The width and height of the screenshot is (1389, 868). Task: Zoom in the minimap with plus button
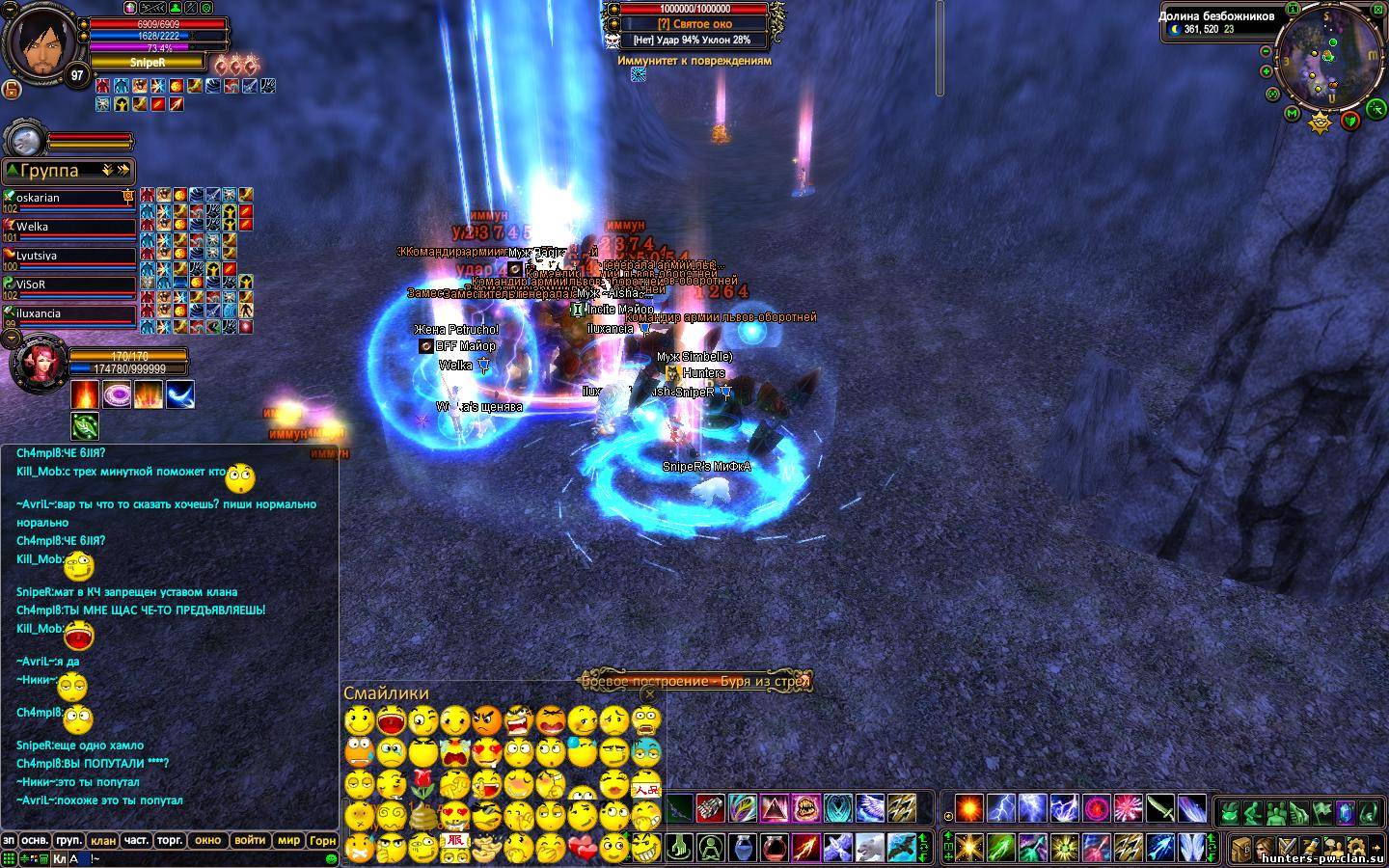pos(1266,70)
